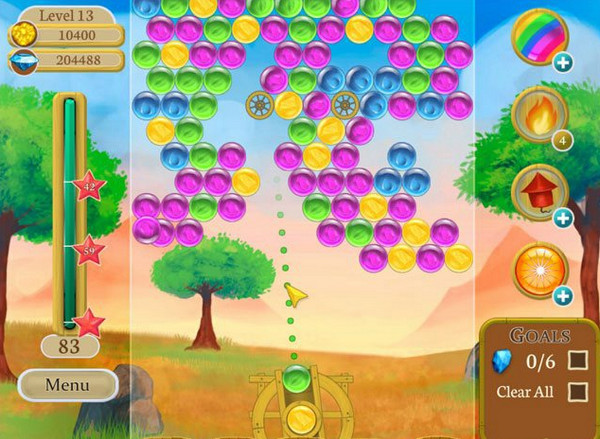Screen dimensions: 600x439
Task: Select the red firecracker rocket booster
Action: 538,191
